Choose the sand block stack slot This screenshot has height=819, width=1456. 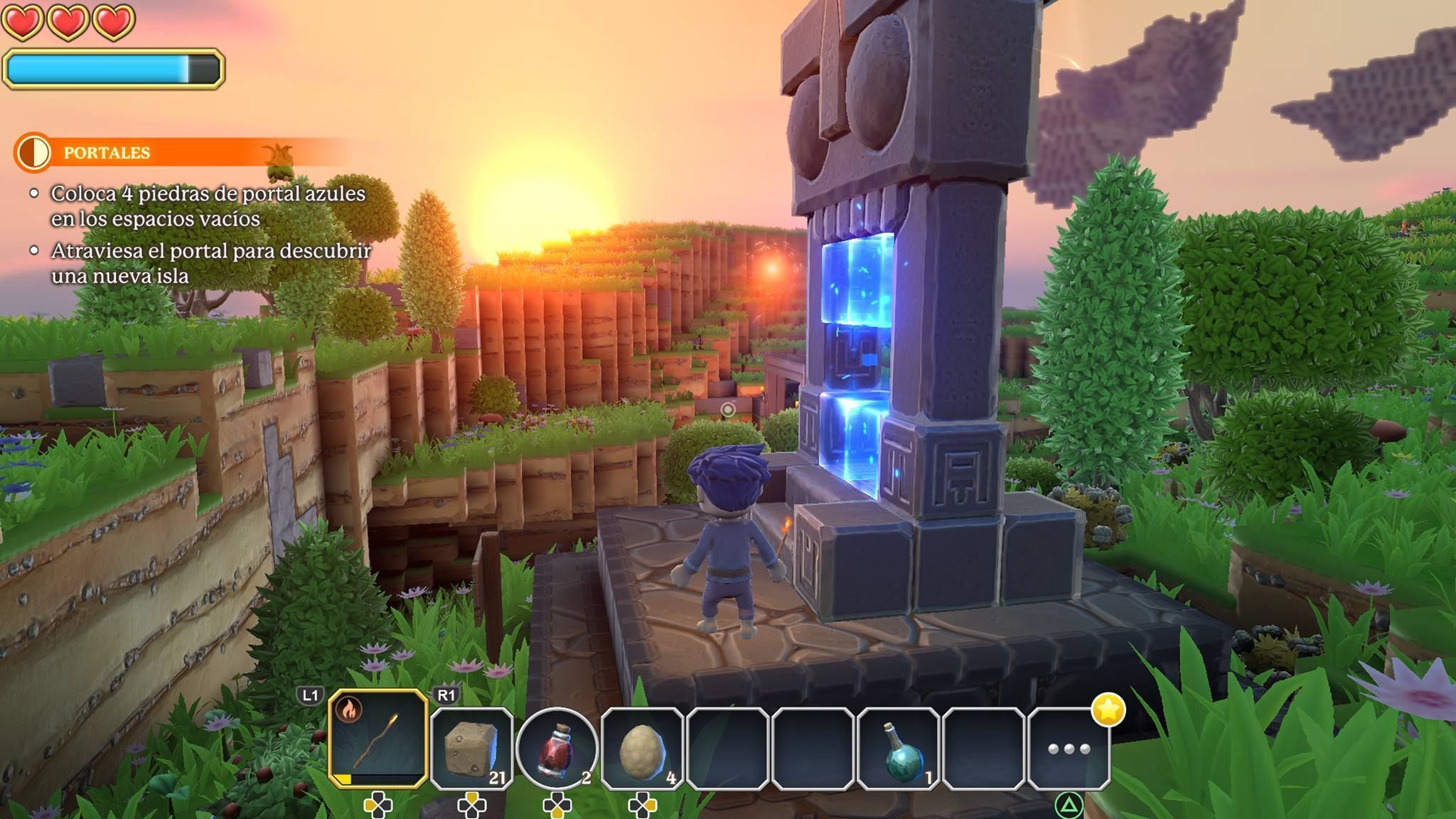coord(471,748)
